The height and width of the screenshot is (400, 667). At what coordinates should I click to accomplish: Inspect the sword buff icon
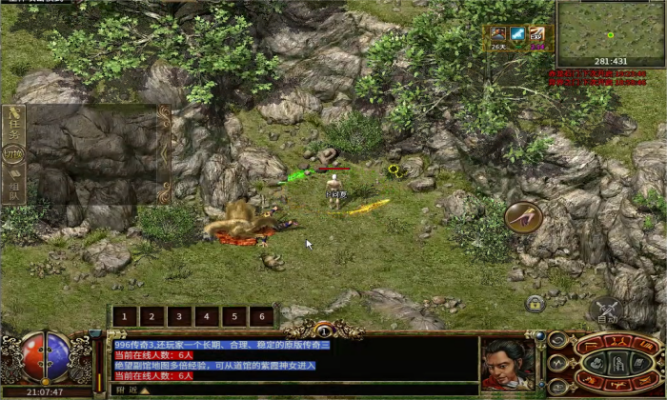click(518, 35)
